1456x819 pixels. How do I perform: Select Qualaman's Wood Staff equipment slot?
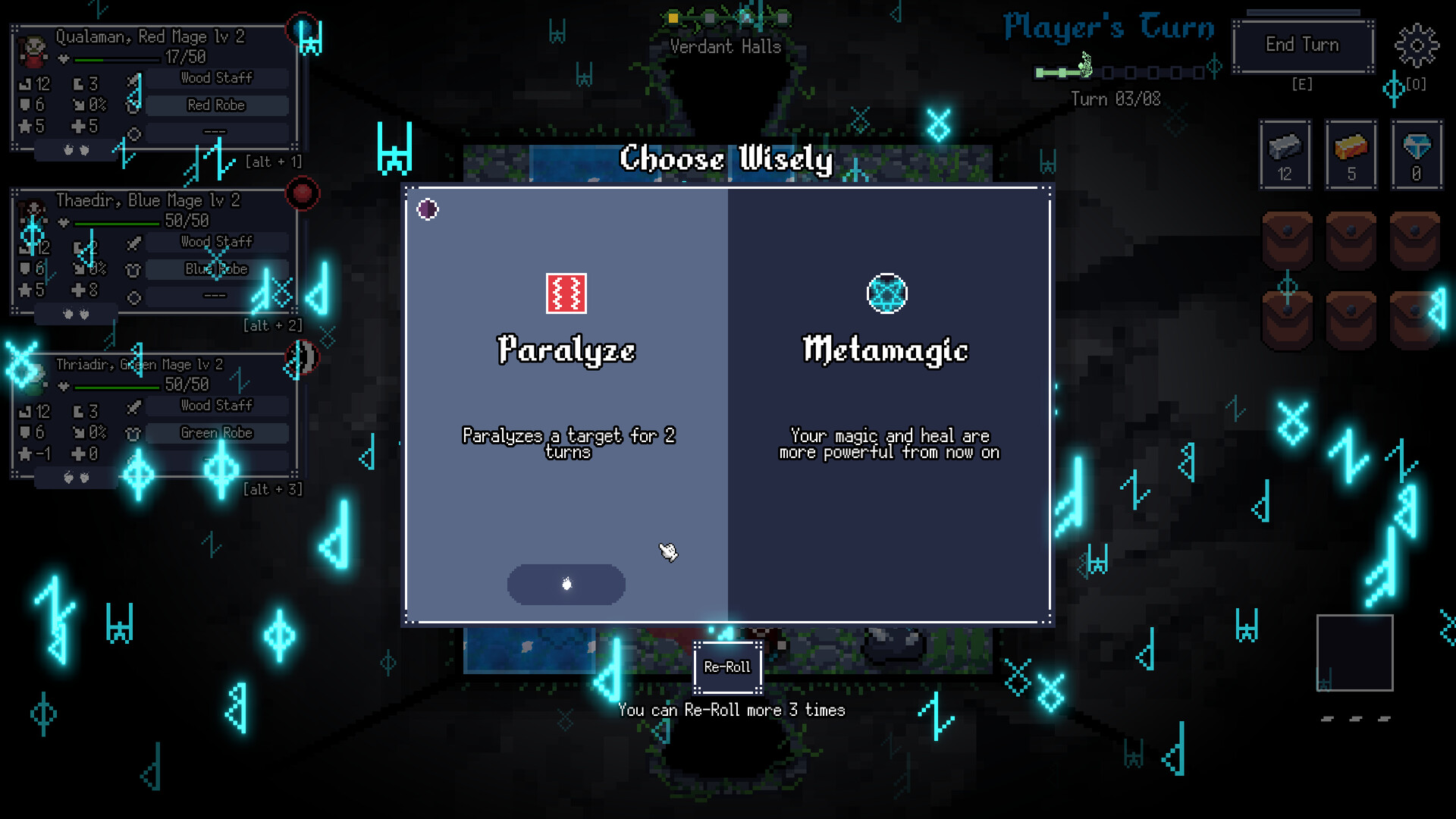pyautogui.click(x=216, y=77)
